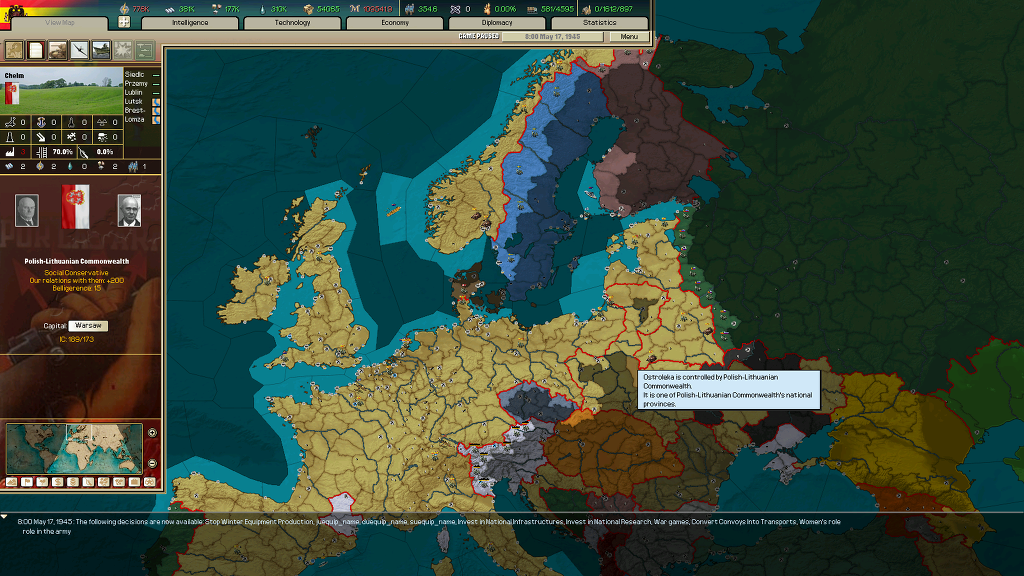Viewport: 1024px width, 576px height.
Task: Open the aircraft icon in the toolbar
Action: pos(79,49)
